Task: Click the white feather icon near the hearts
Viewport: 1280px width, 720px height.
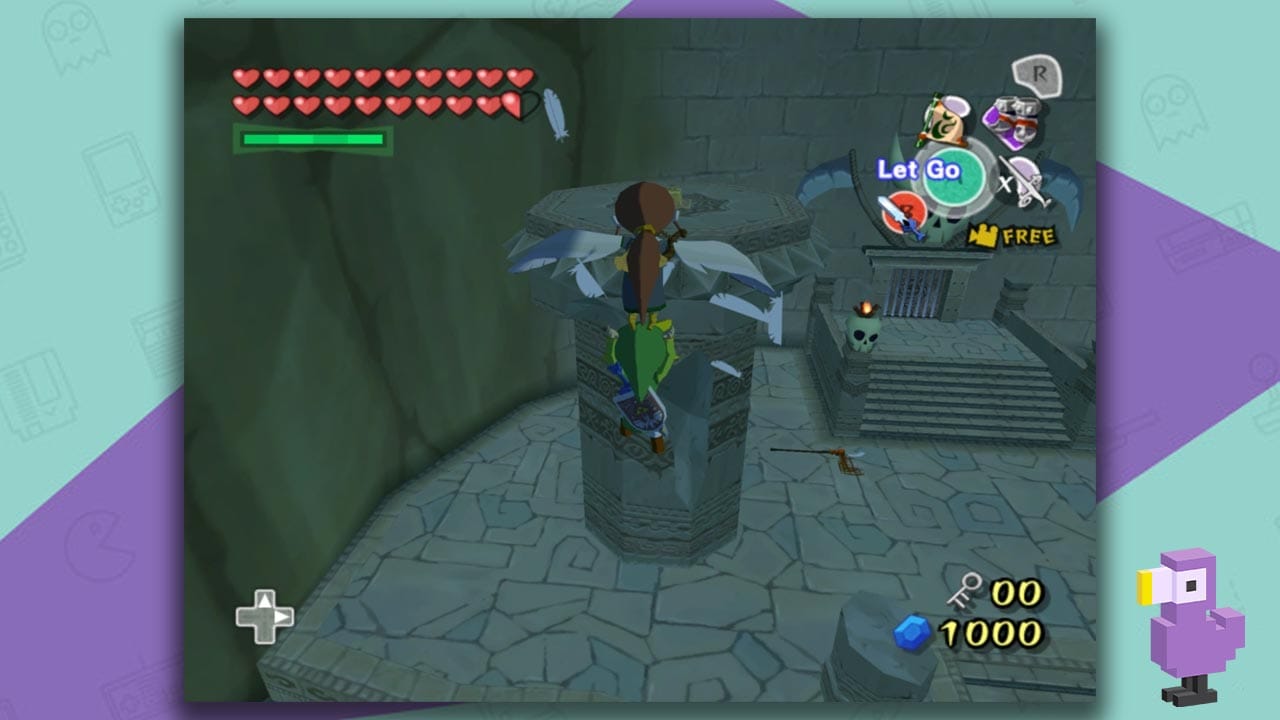Action: 551,110
